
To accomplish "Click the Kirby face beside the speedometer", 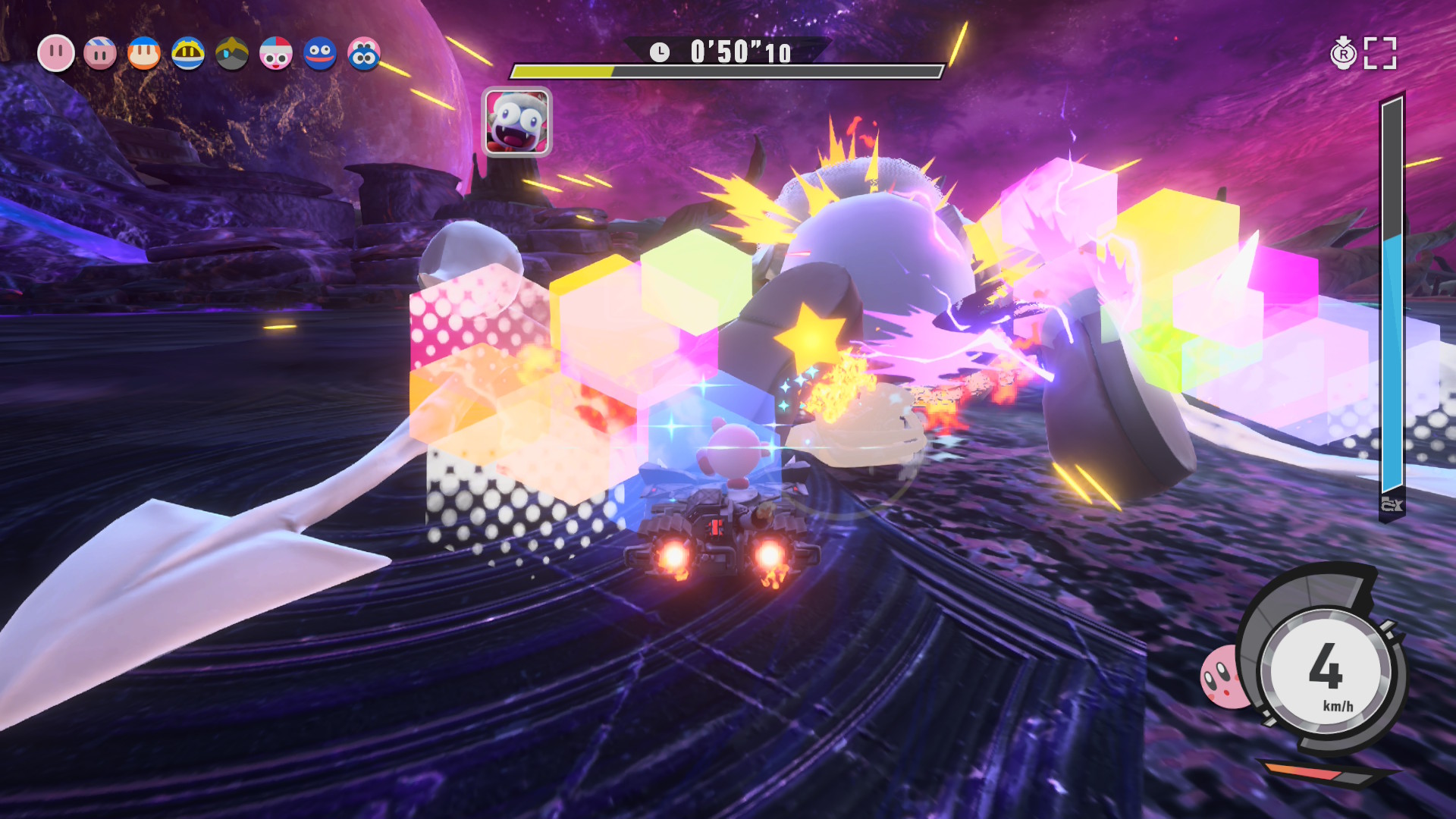I will click(x=1223, y=676).
